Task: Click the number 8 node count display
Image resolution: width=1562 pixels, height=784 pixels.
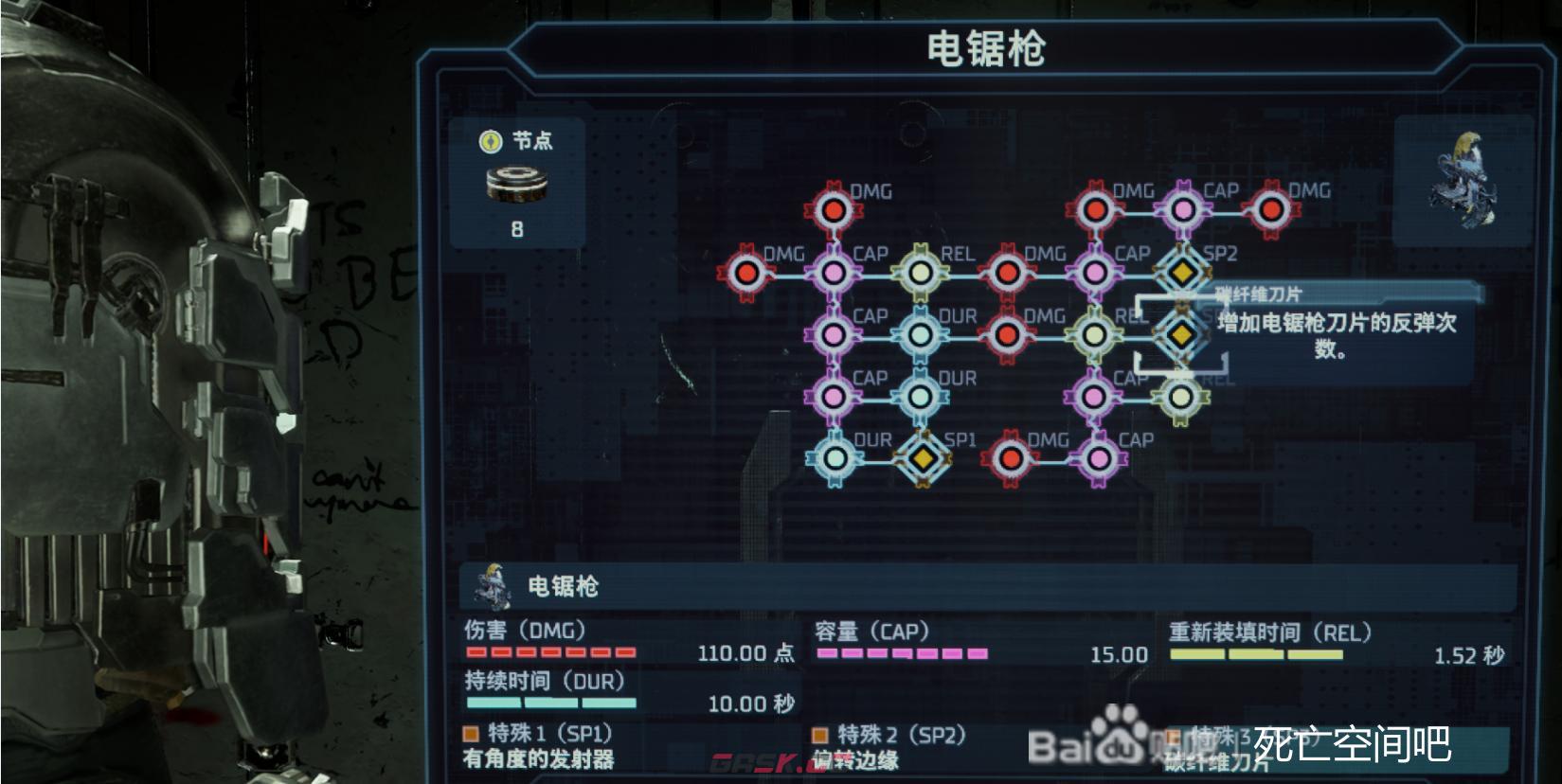Action: 516,228
